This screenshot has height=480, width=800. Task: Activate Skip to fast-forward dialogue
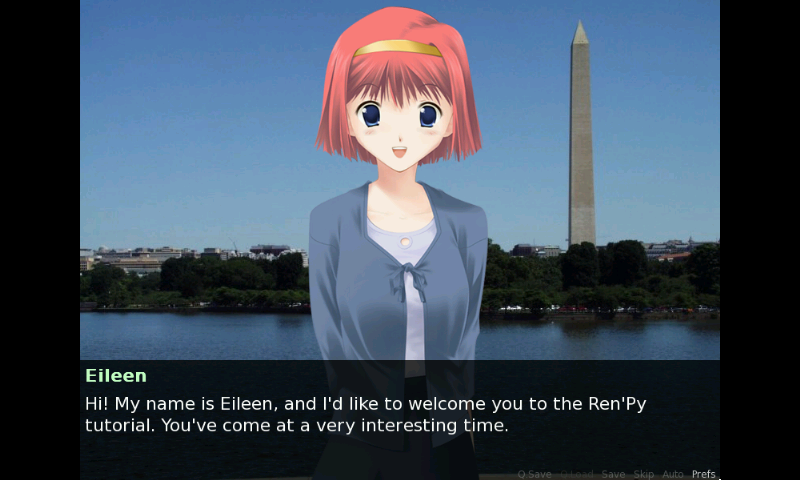643,474
